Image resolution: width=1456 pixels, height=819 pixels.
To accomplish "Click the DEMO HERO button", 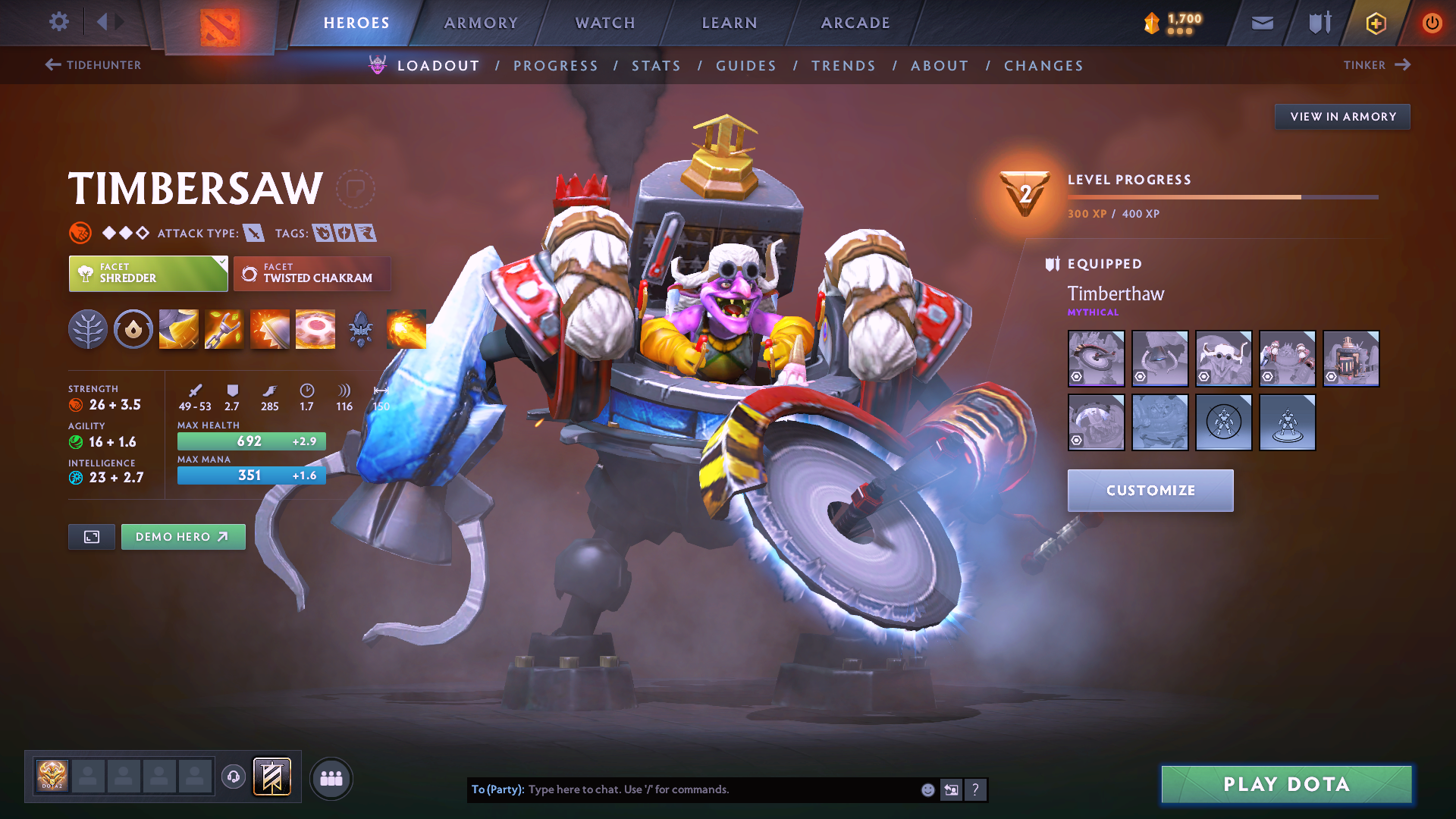I will pos(183,536).
